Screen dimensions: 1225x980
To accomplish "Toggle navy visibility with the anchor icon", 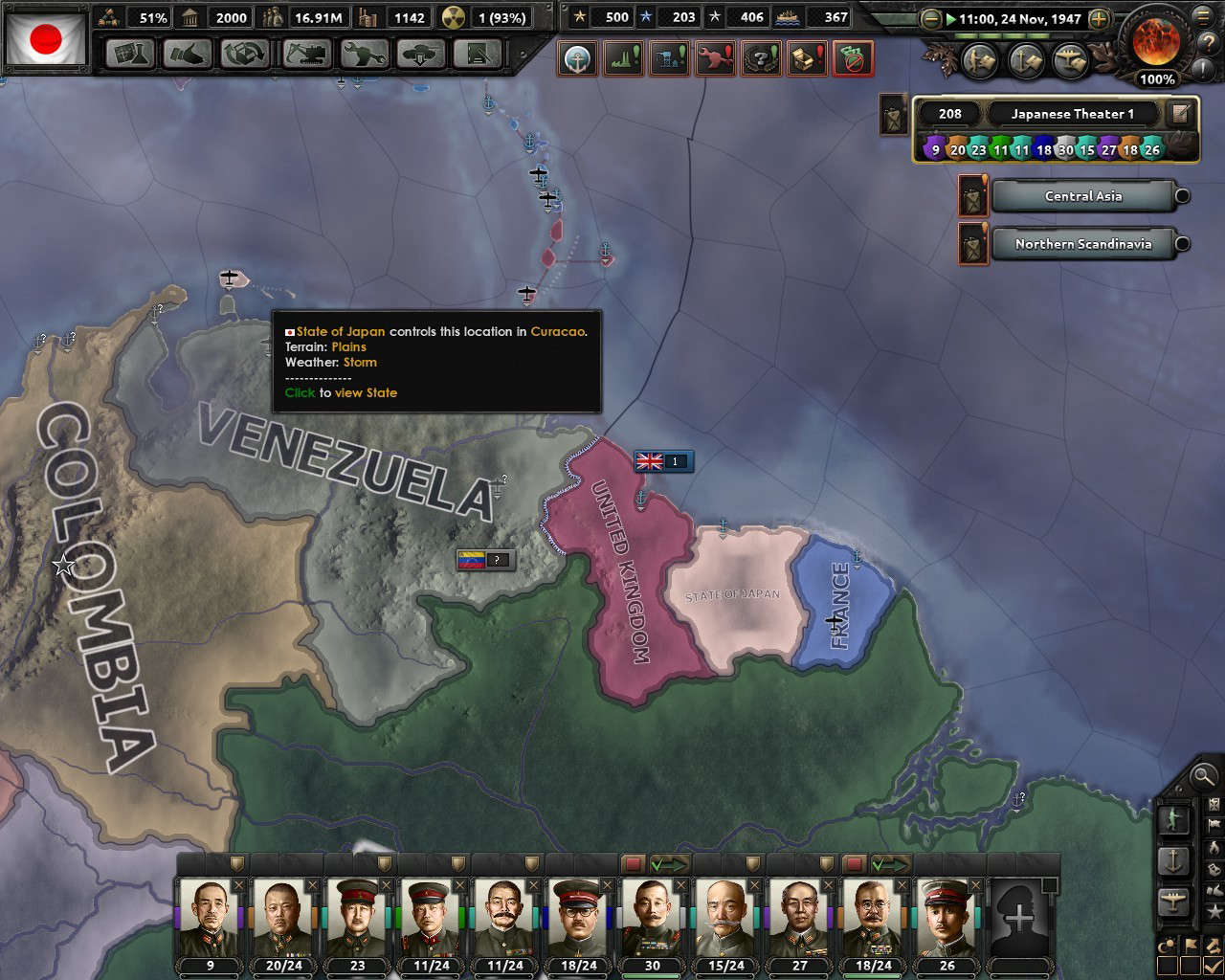I will click(1174, 858).
